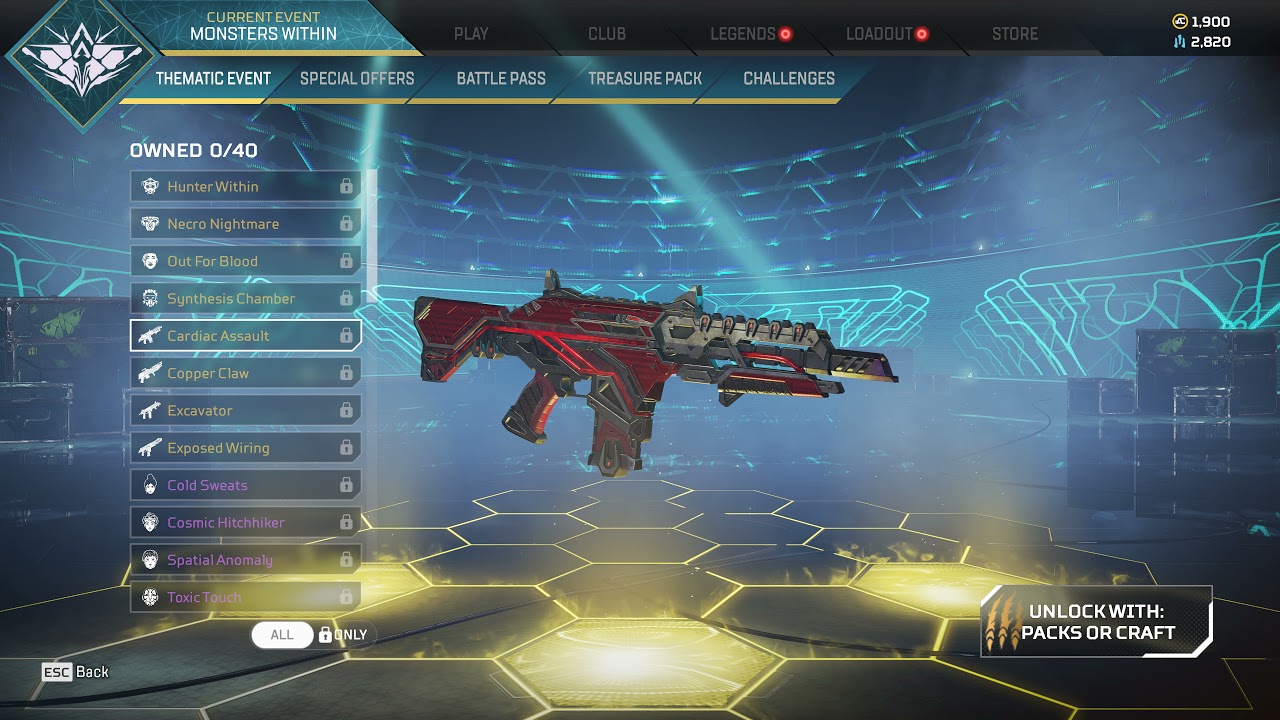Switch to the Special Offers tab
The image size is (1280, 720).
(x=356, y=78)
